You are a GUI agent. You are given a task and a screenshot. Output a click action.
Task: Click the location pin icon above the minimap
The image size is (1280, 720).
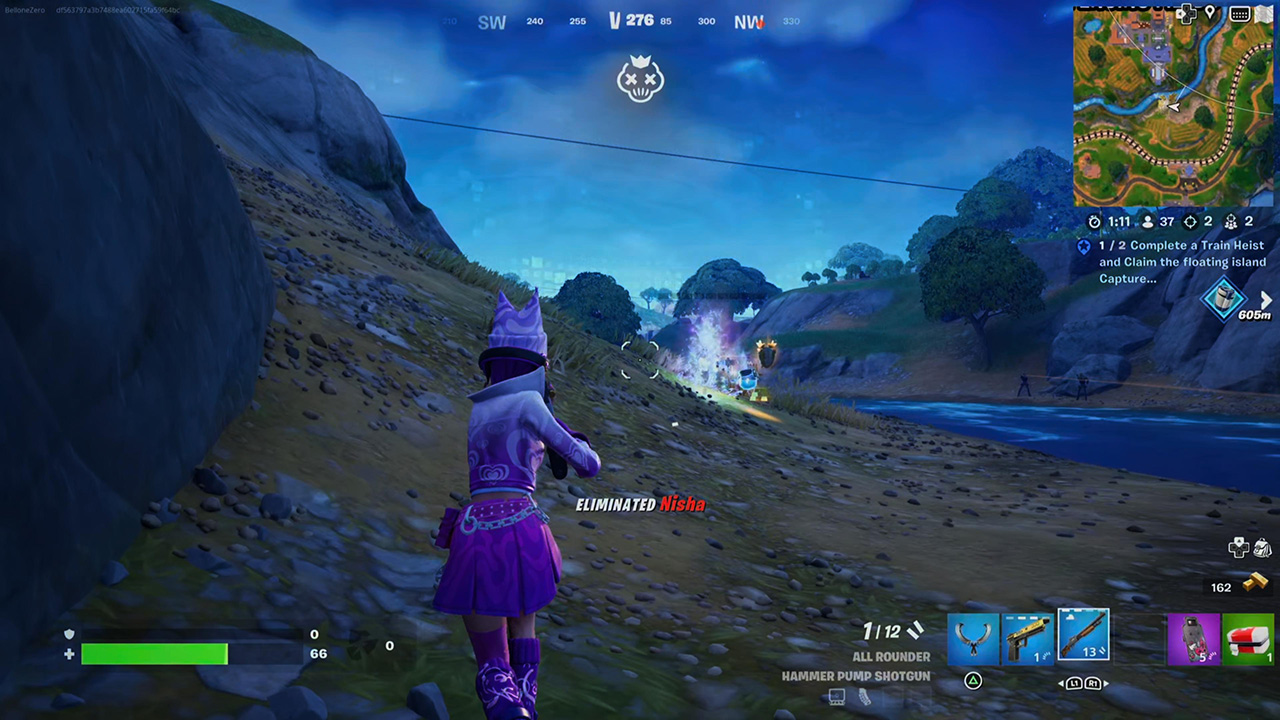point(1210,12)
